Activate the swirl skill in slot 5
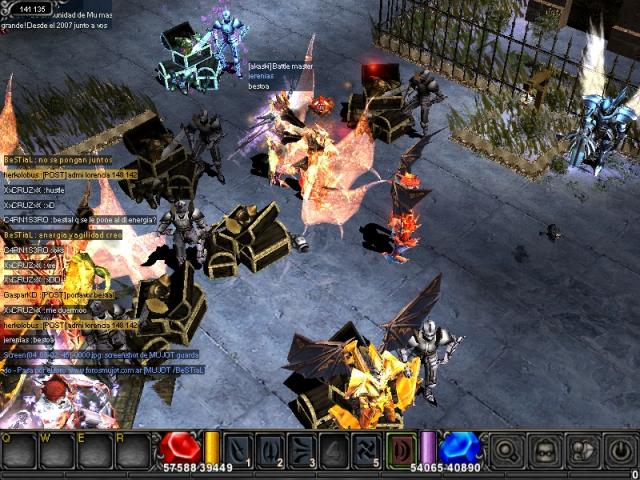The height and width of the screenshot is (480, 640). [367, 450]
